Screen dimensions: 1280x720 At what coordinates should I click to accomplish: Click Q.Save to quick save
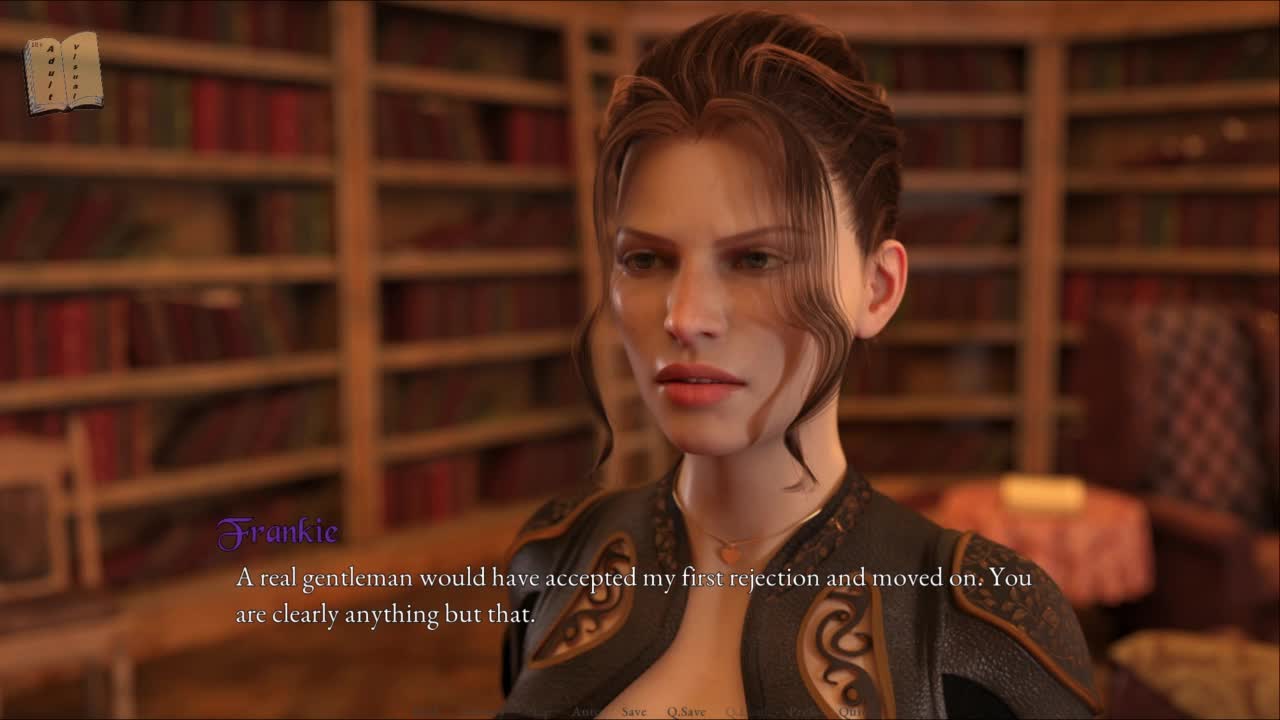[686, 712]
